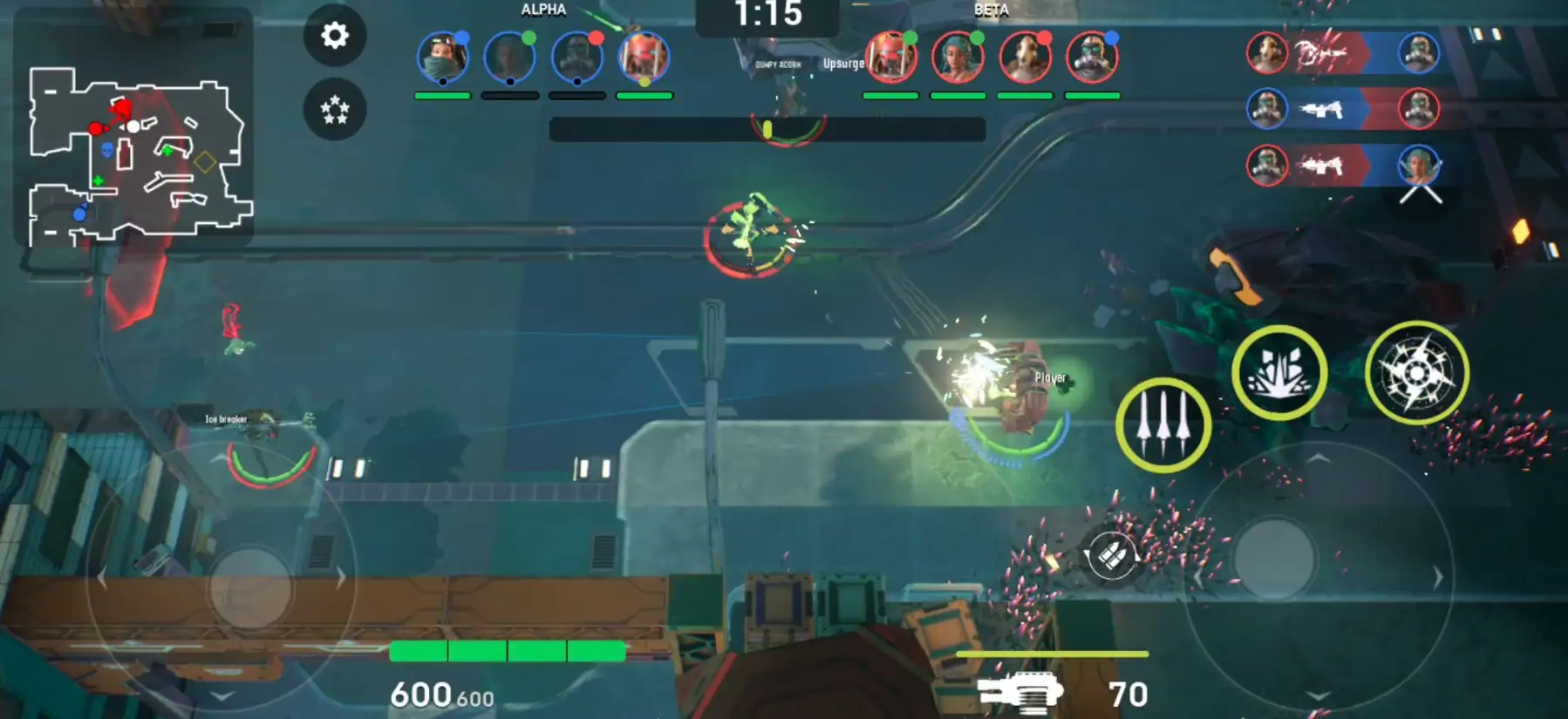The width and height of the screenshot is (1568, 719).
Task: Tap the left movement joystick
Action: (250, 587)
